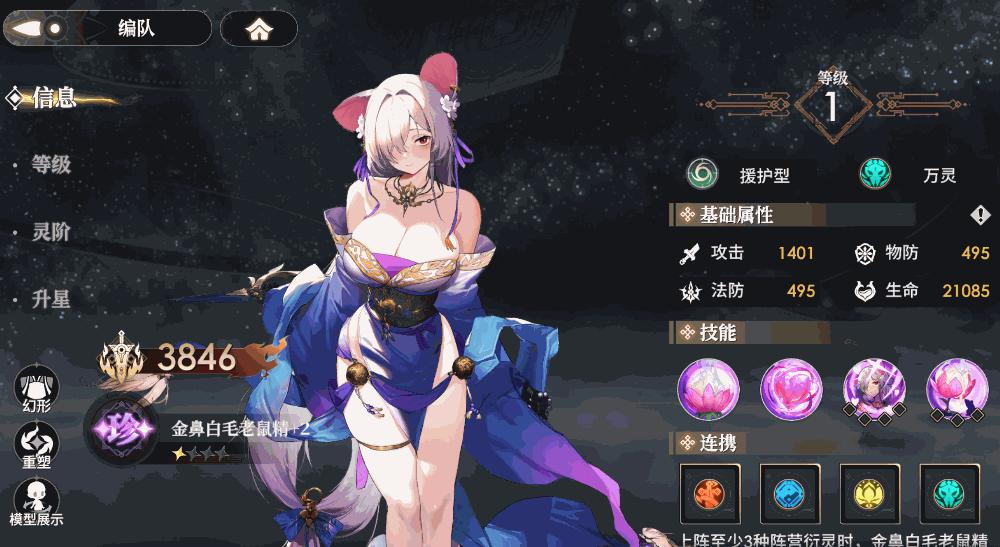
Task: Show base attribute details via exclamation icon
Action: (x=979, y=215)
